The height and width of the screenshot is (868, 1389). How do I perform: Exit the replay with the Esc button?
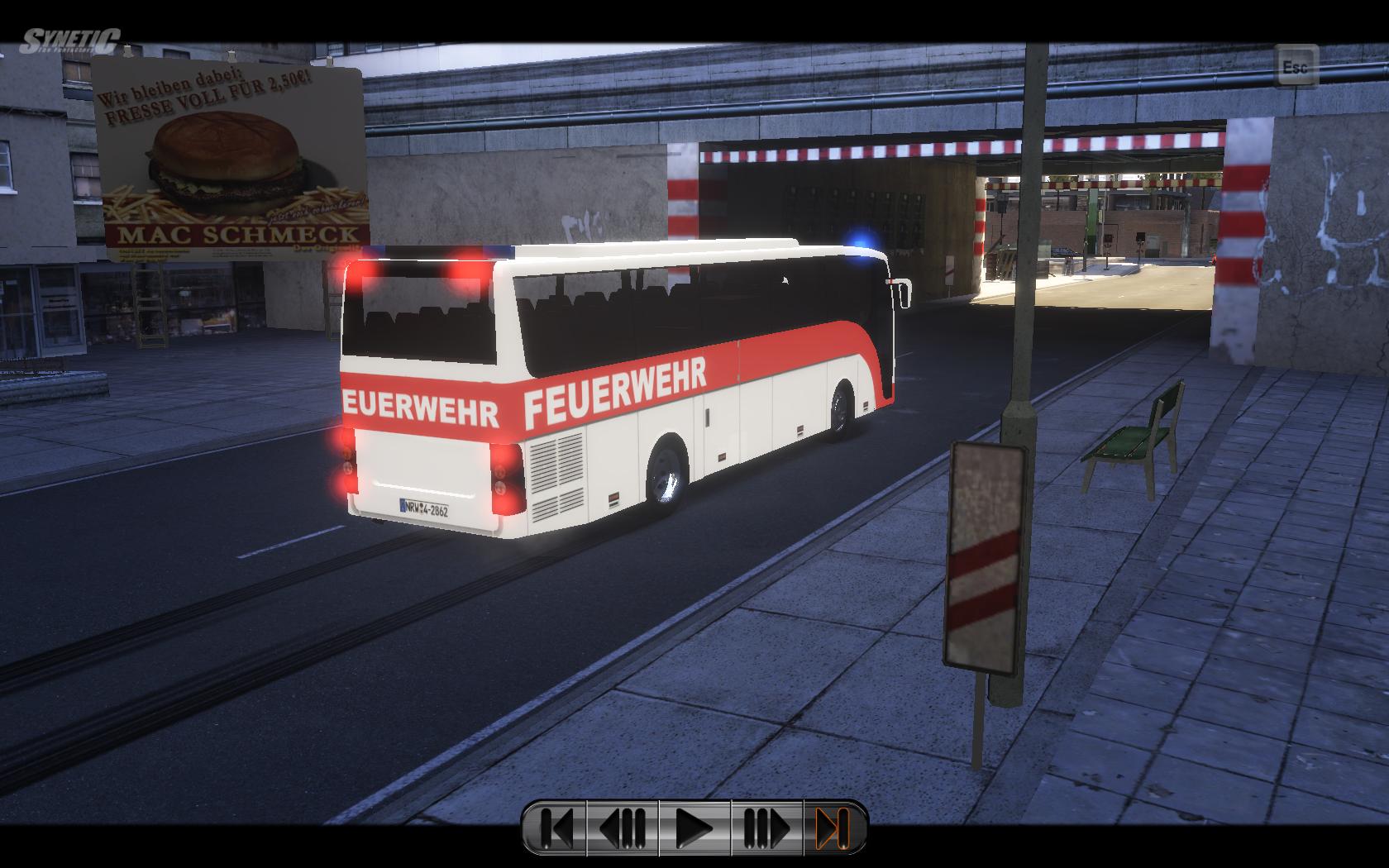1295,66
